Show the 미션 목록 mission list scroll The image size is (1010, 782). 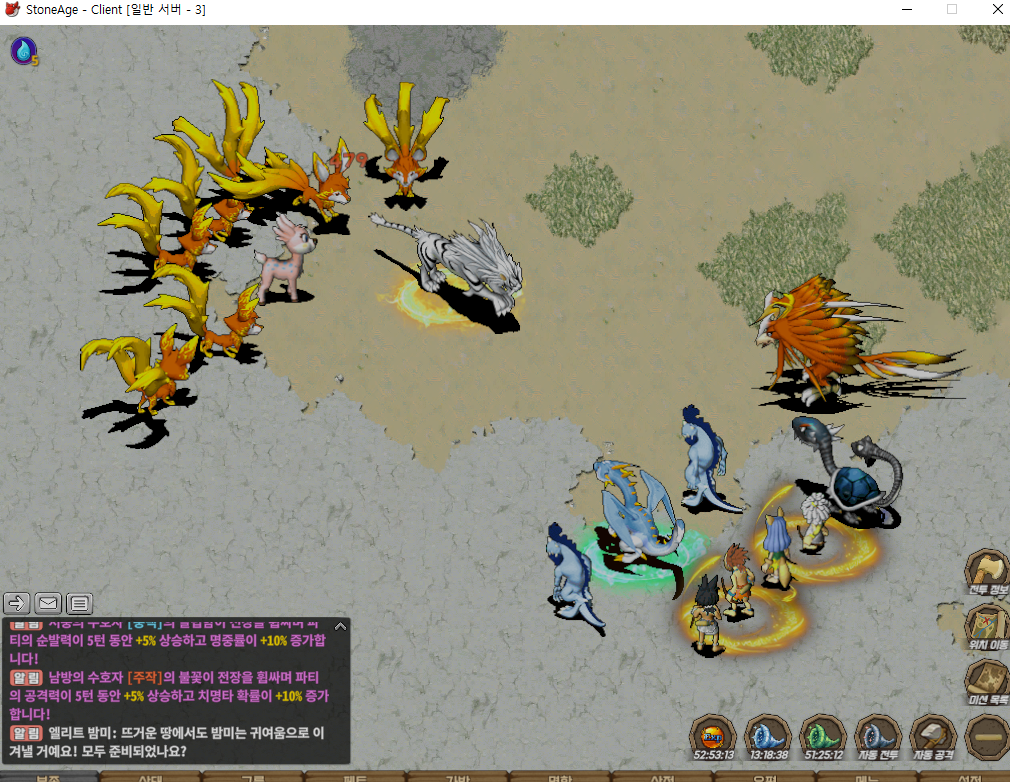point(985,682)
